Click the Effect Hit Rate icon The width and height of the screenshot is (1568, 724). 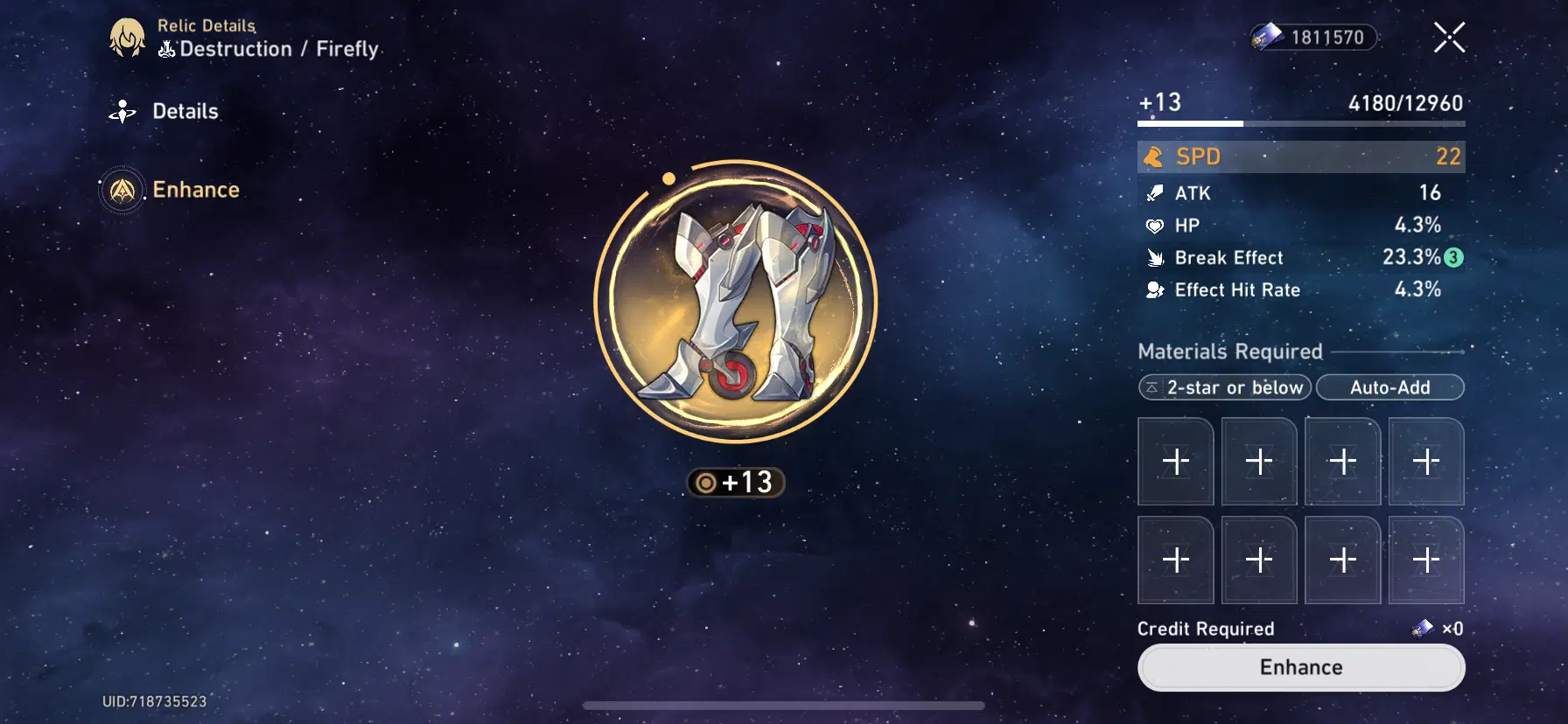coord(1157,289)
